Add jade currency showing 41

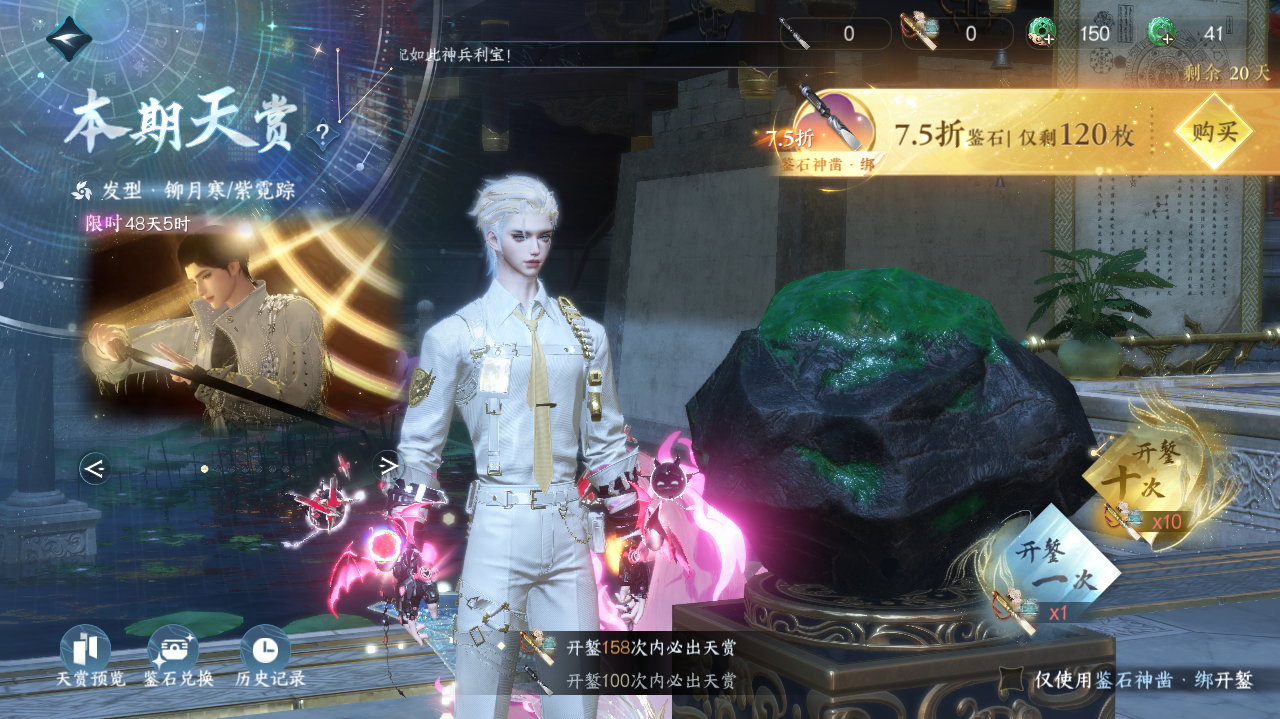pyautogui.click(x=1162, y=33)
